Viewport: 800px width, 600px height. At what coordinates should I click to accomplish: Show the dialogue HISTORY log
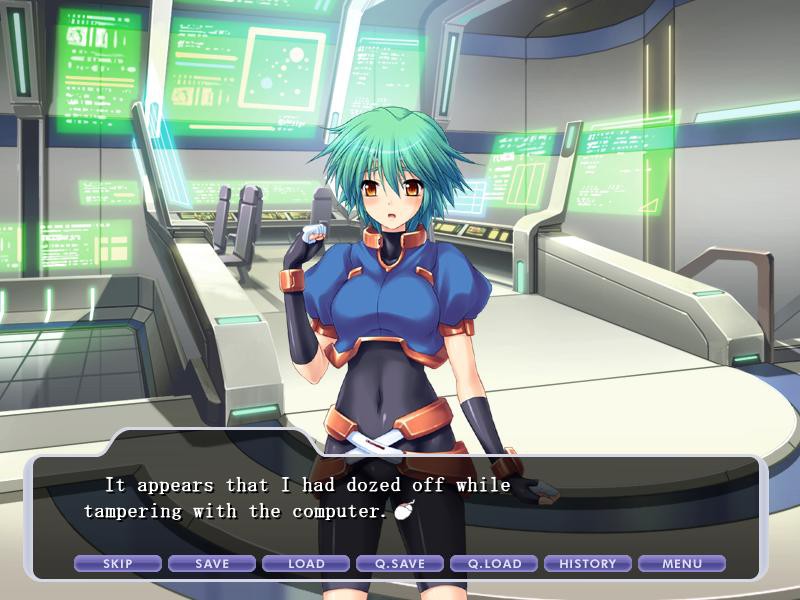pyautogui.click(x=588, y=564)
